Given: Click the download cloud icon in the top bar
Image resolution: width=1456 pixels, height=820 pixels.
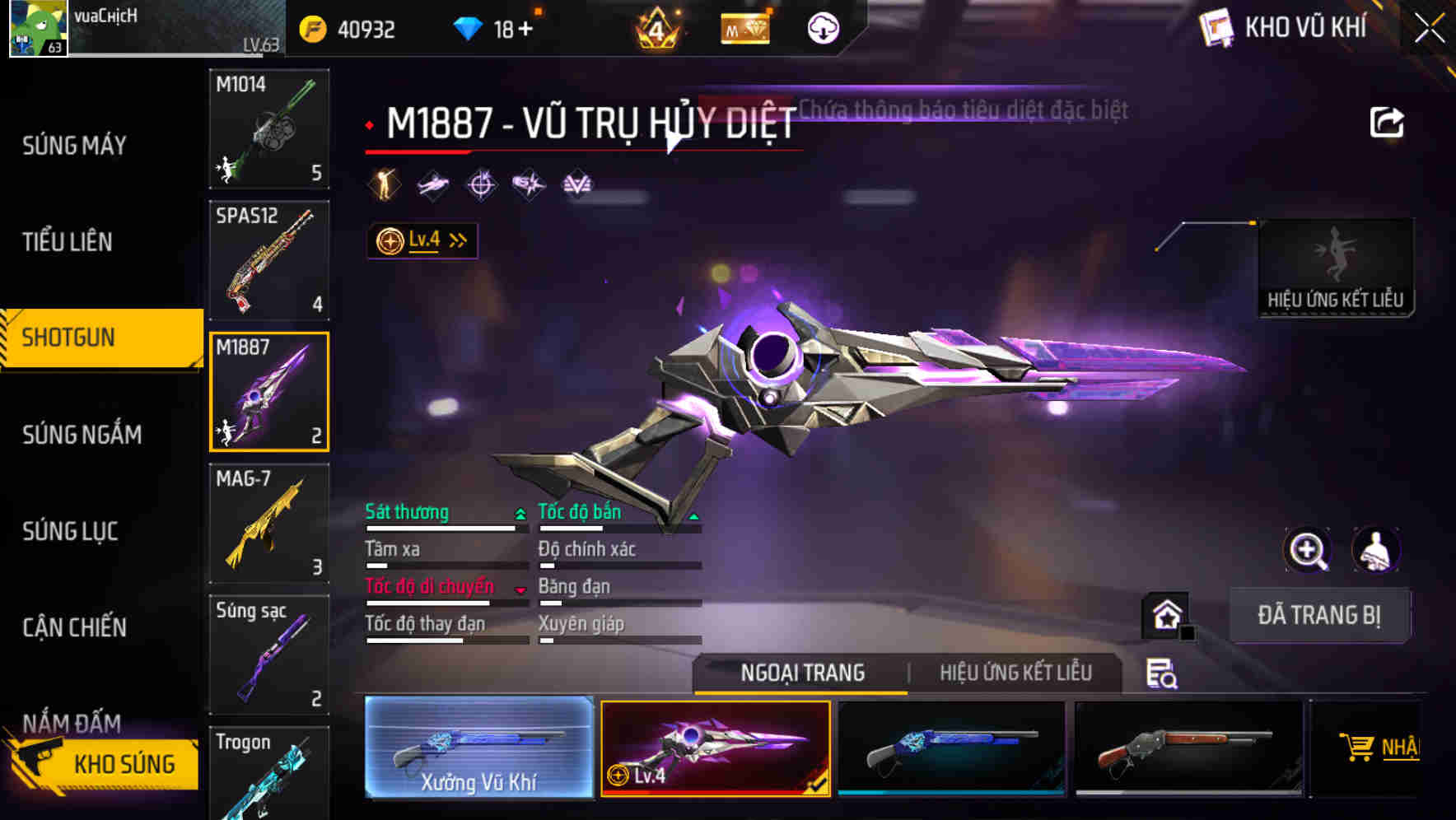Looking at the screenshot, I should pos(821,27).
